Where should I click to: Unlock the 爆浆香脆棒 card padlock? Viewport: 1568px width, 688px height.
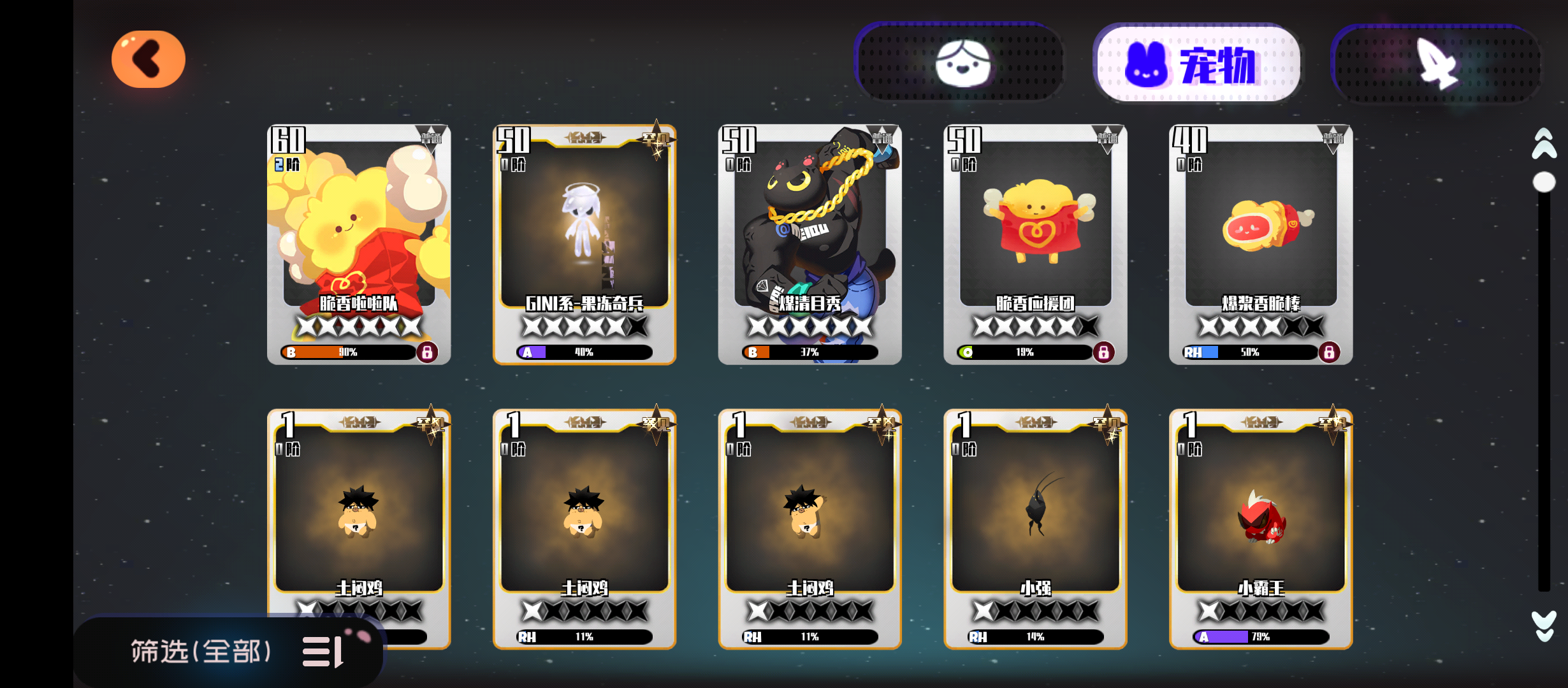point(1328,352)
